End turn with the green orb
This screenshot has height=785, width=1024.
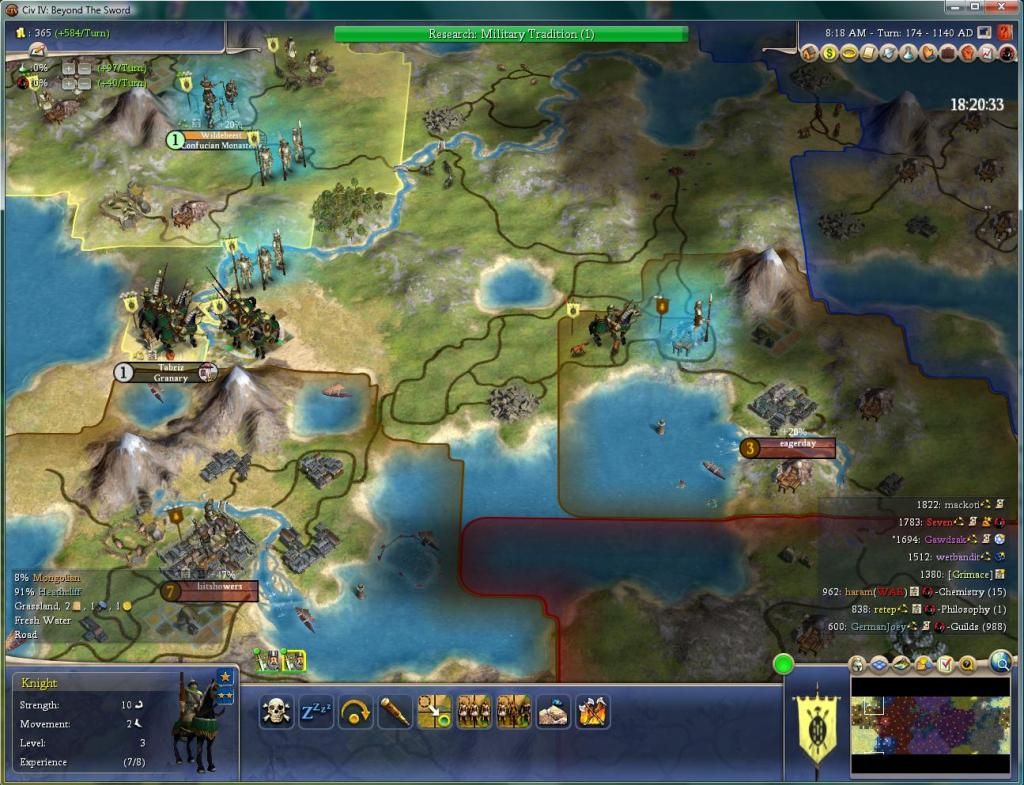coord(782,663)
